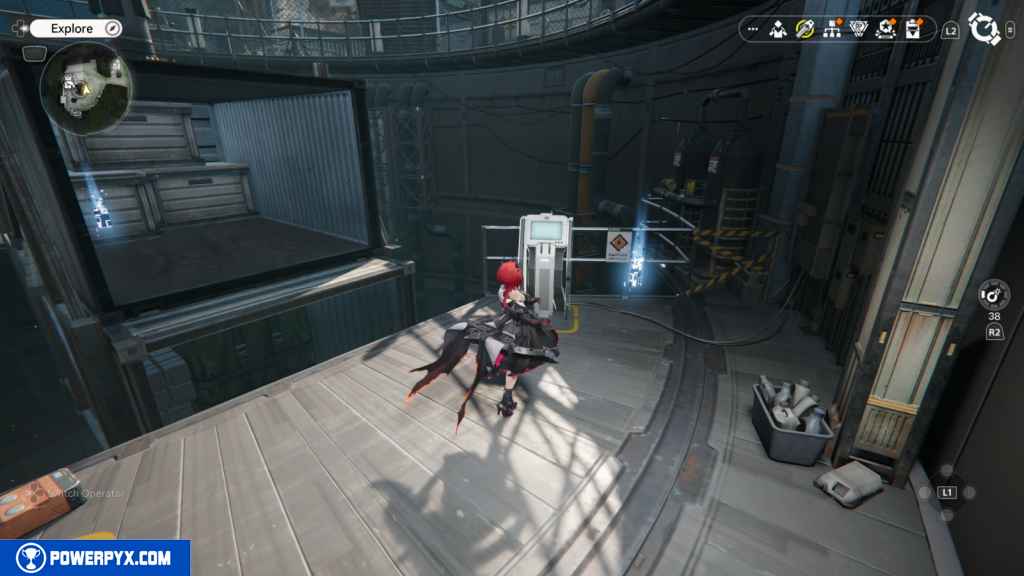This screenshot has width=1024, height=576.
Task: Use the round gadget icon showing 38
Action: 994,295
